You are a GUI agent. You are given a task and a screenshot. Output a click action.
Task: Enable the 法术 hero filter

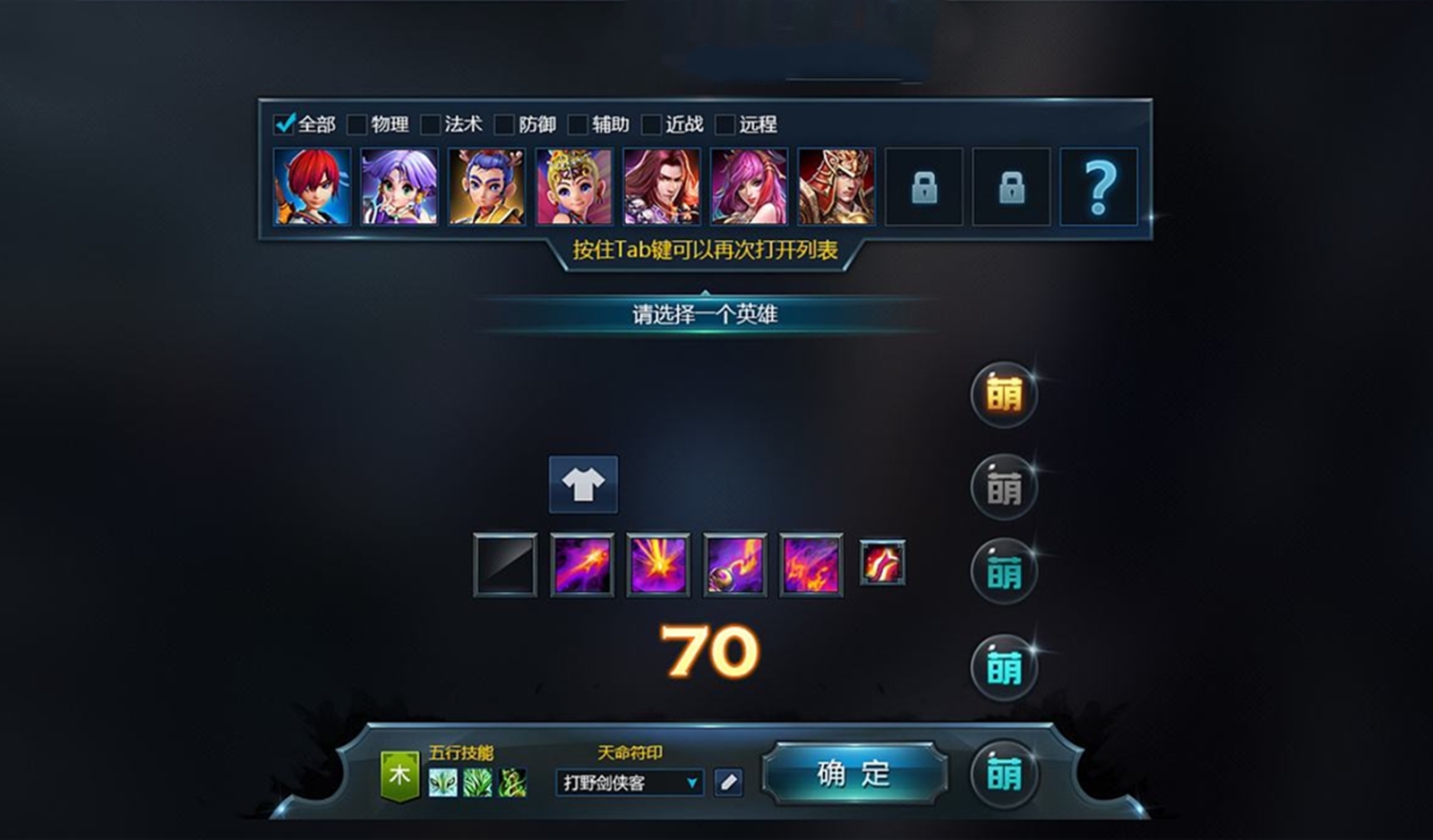[x=431, y=124]
